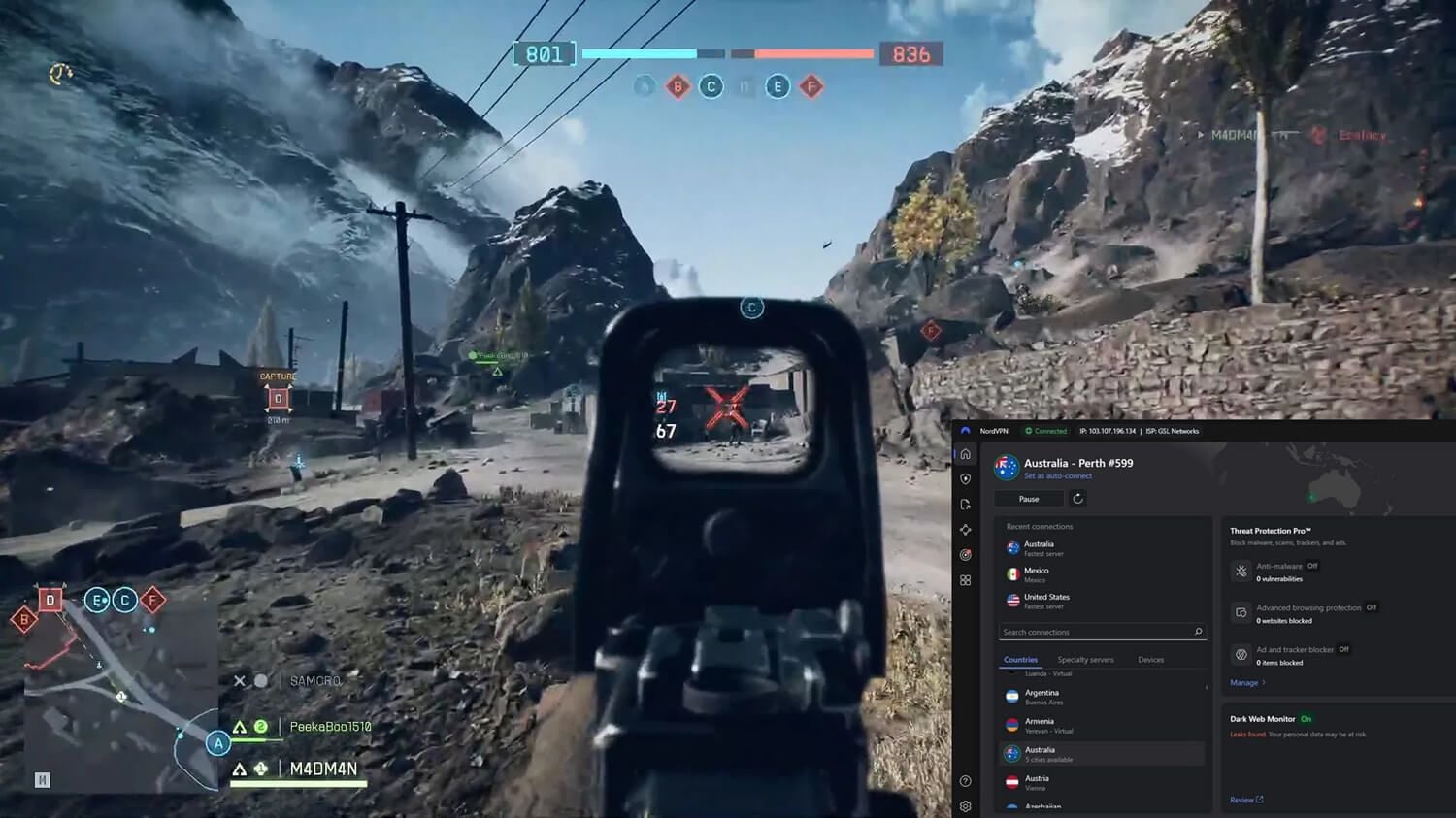Select the Threat Protection shield sidebar icon
The image size is (1456, 818).
(966, 479)
